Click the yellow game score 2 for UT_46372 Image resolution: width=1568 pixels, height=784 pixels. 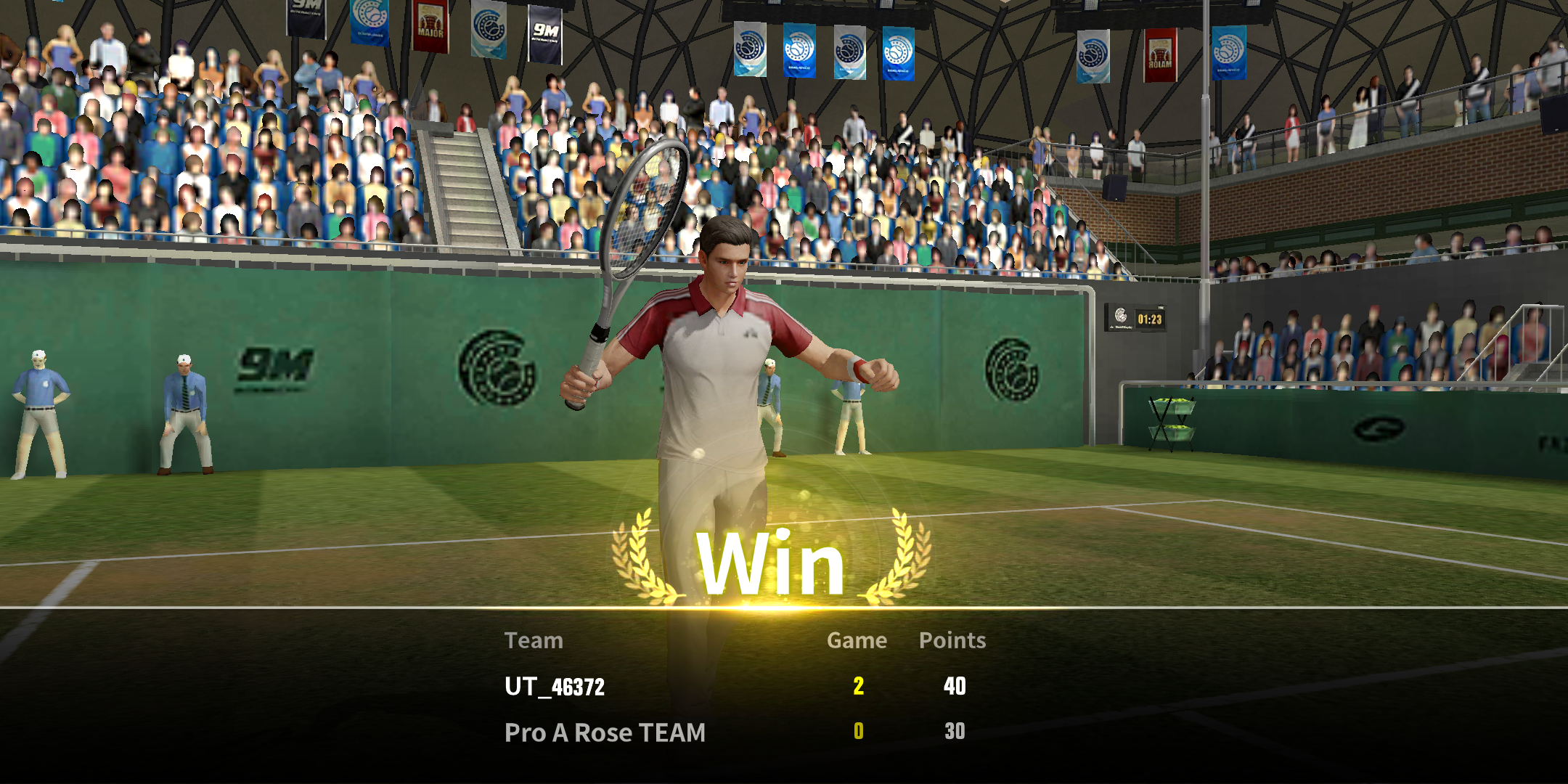tap(857, 685)
